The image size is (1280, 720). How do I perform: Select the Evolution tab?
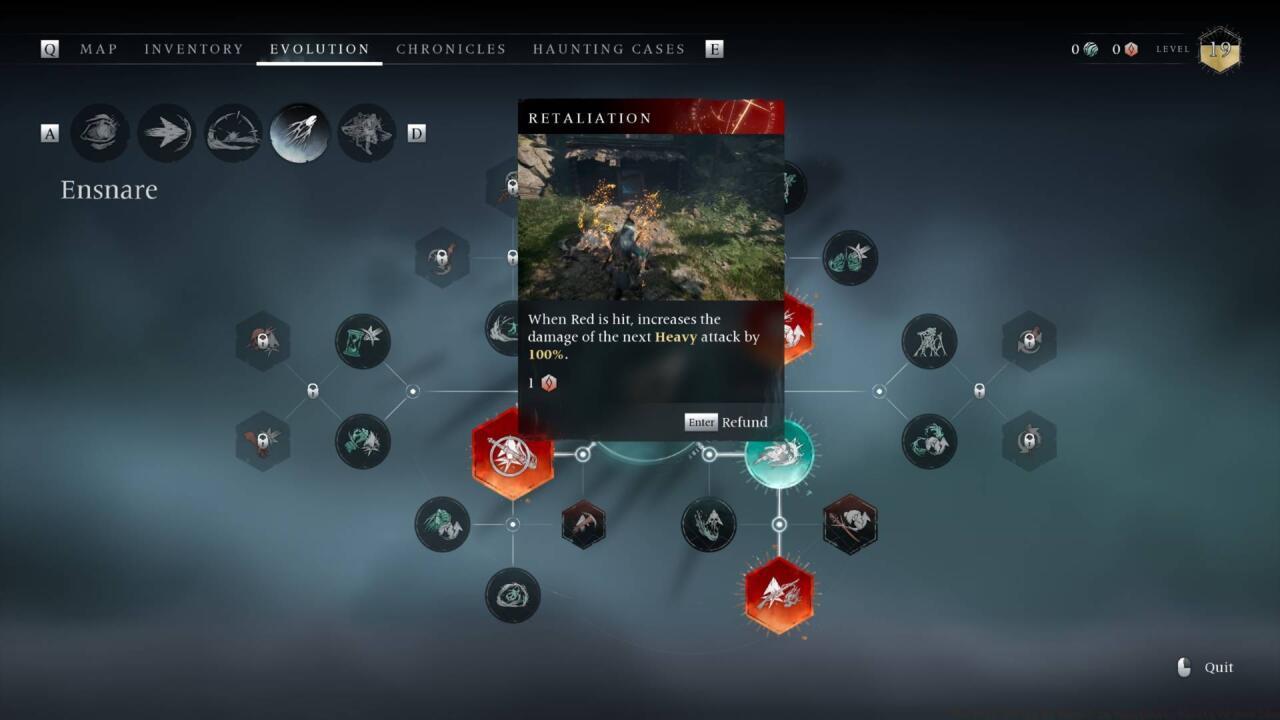[x=319, y=49]
